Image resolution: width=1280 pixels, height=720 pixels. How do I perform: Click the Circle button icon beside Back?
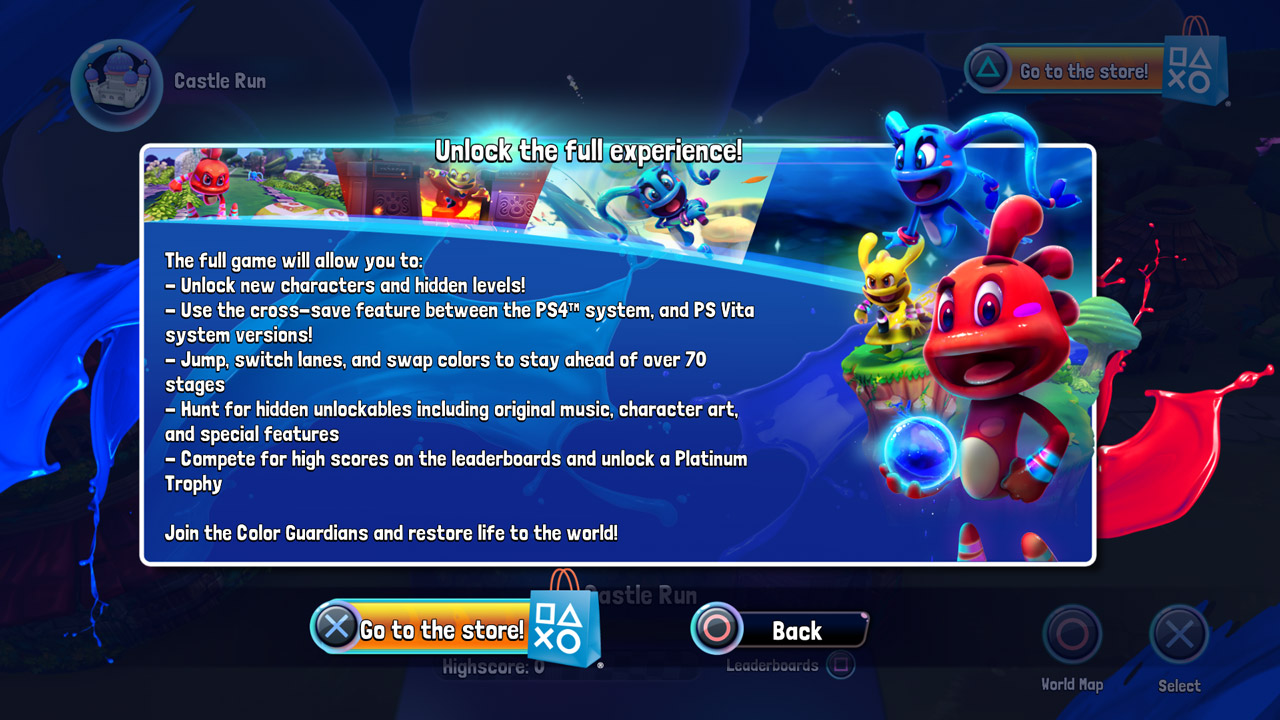(716, 630)
